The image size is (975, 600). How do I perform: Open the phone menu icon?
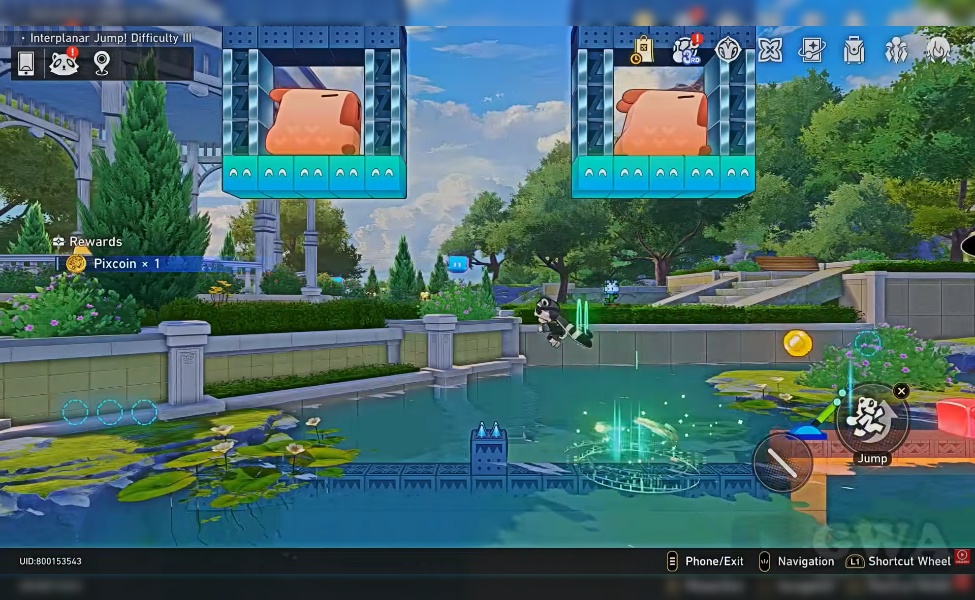pyautogui.click(x=27, y=63)
